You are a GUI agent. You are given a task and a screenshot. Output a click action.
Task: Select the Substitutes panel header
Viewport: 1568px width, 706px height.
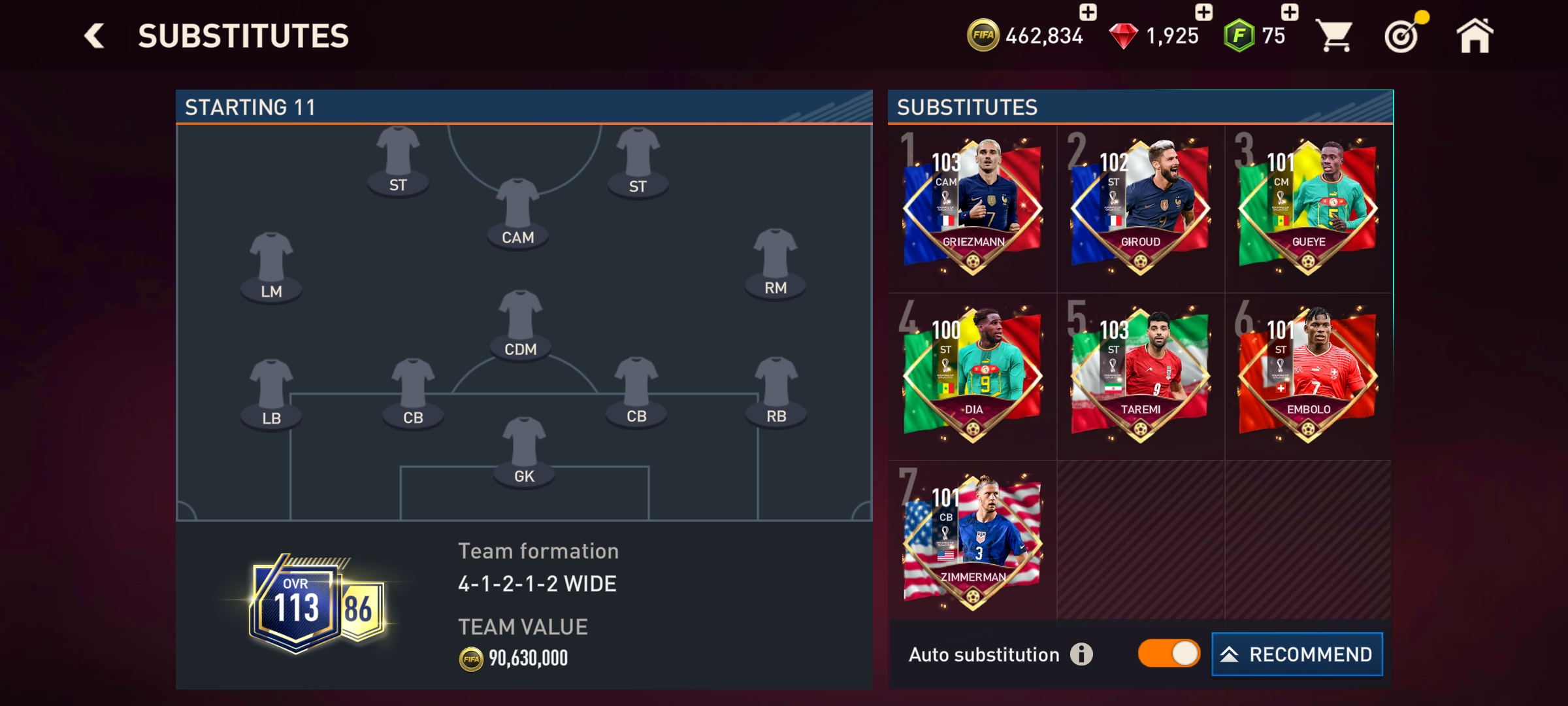pos(967,105)
